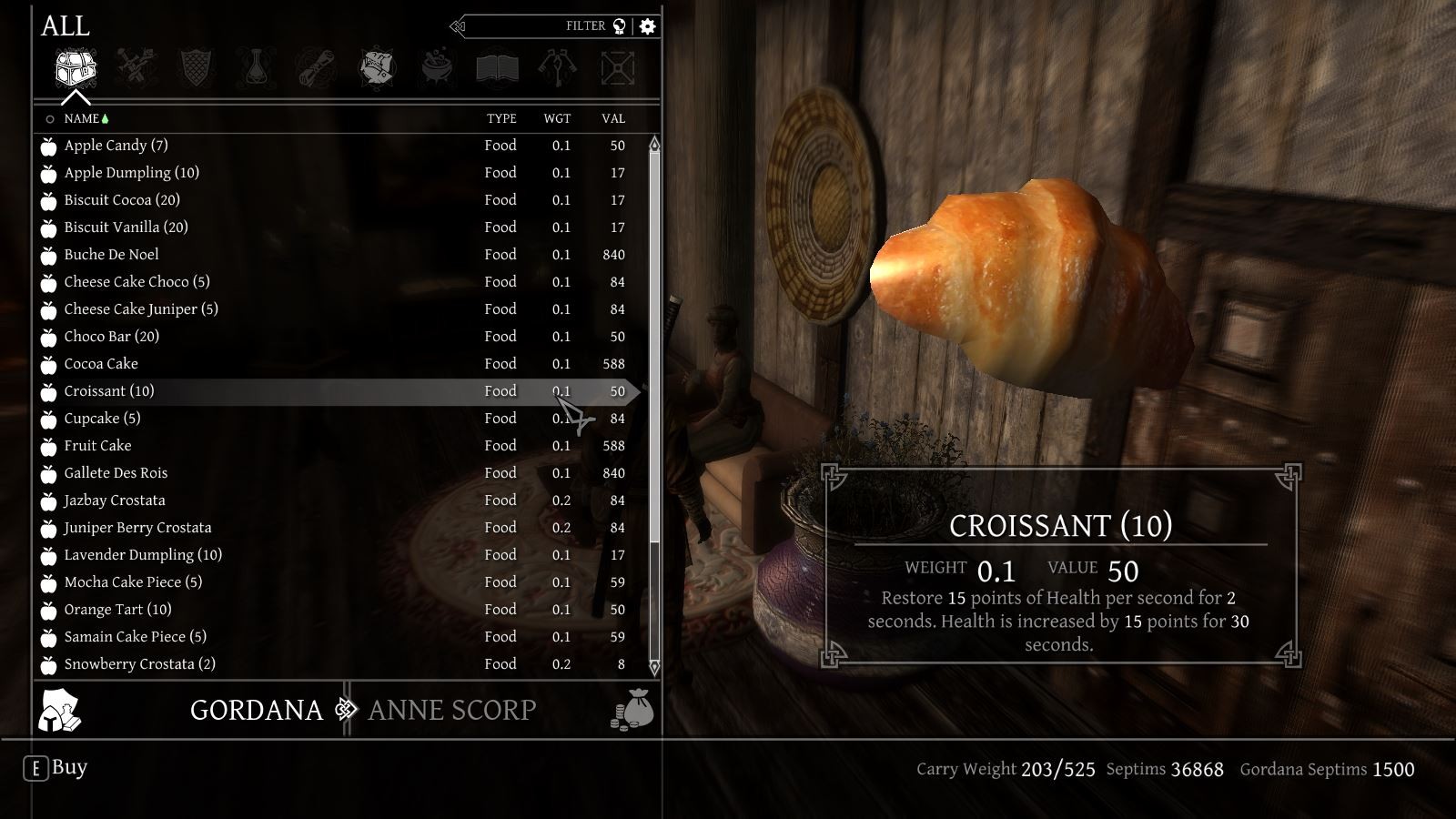Switch to the books category tab
The height and width of the screenshot is (819, 1456).
pyautogui.click(x=497, y=68)
